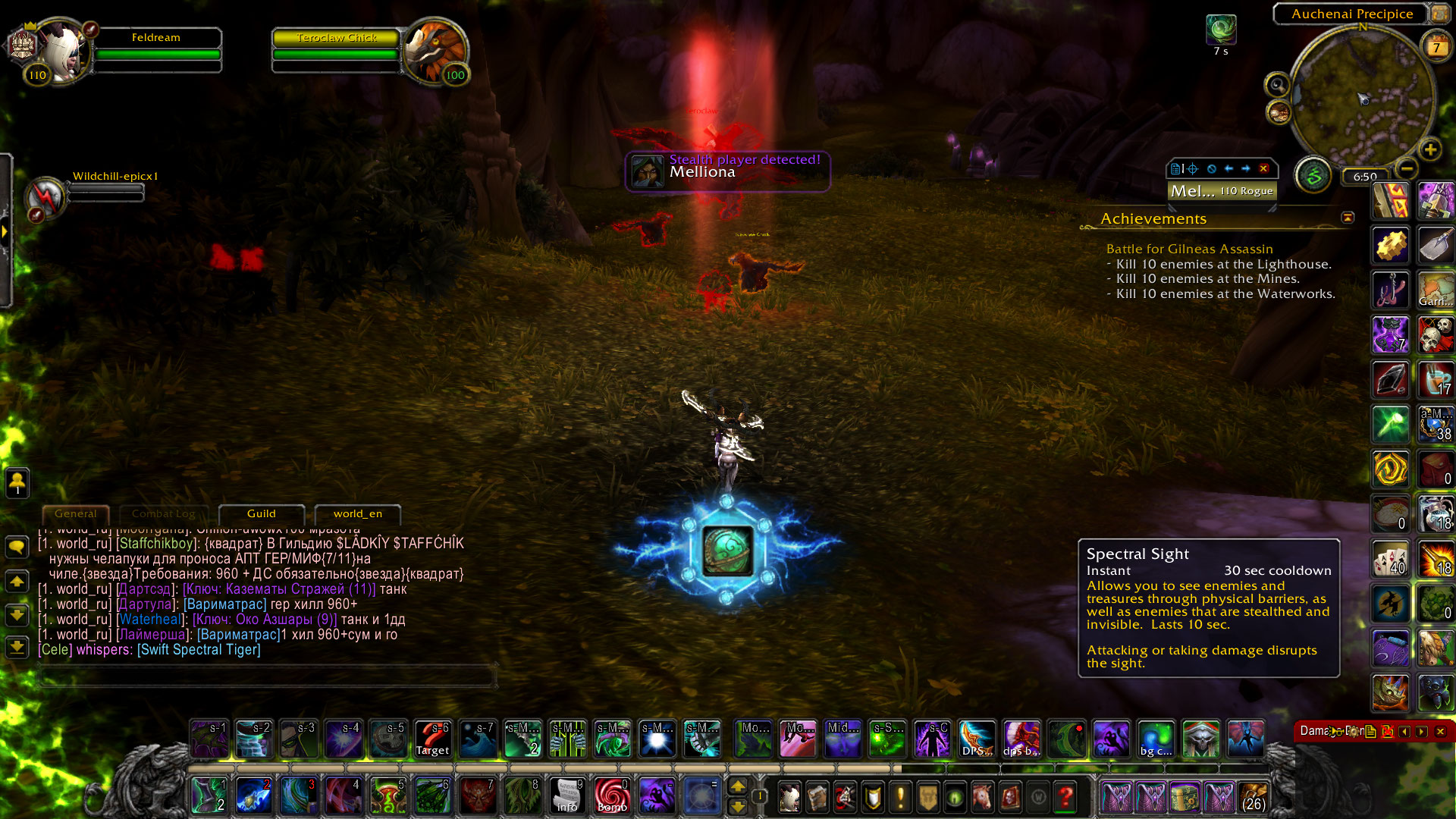Viewport: 1456px width, 819px height.
Task: Open the backpack showing 26 free slots
Action: 1253,797
